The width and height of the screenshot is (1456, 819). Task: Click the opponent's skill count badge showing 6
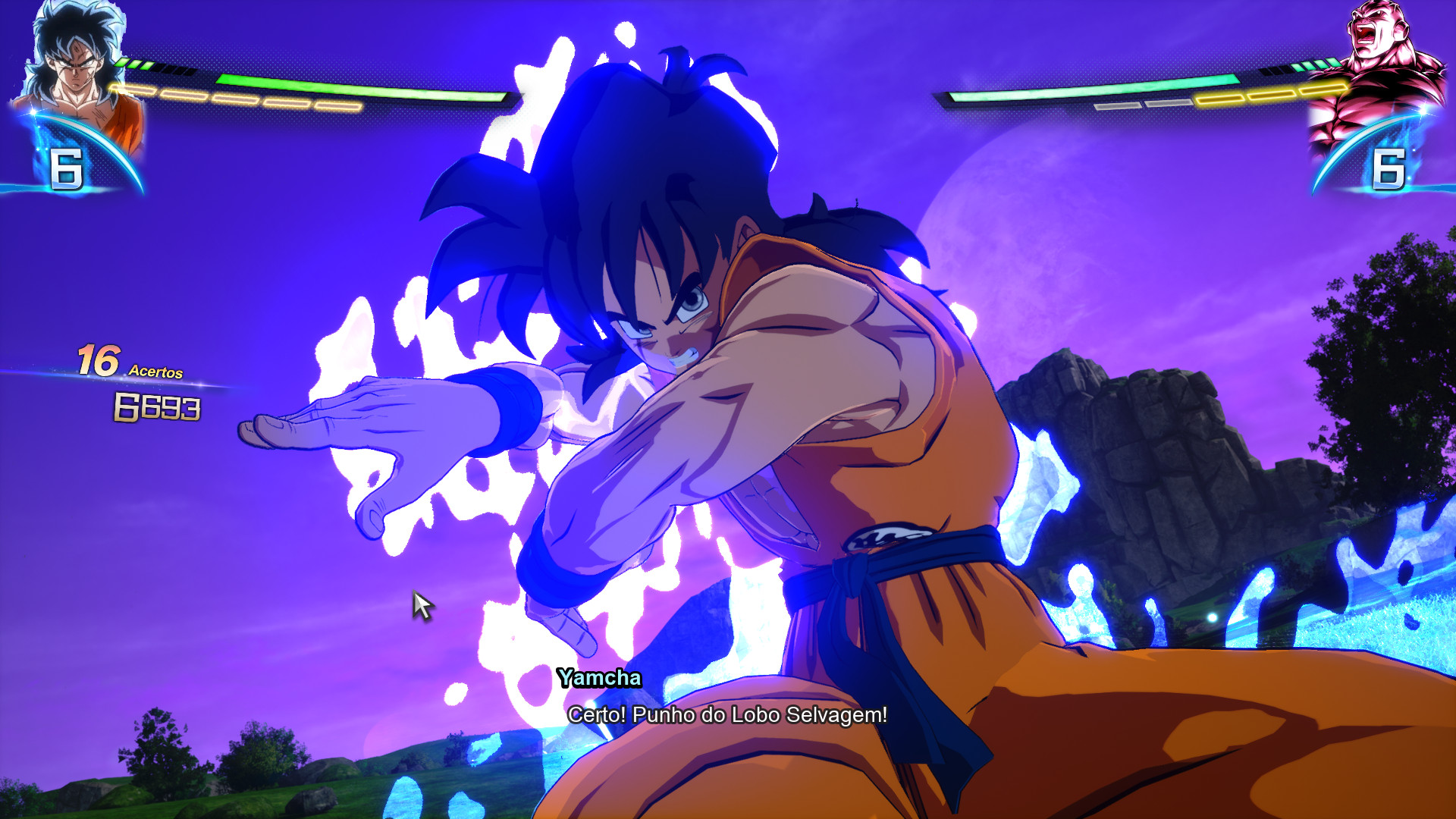point(1390,171)
